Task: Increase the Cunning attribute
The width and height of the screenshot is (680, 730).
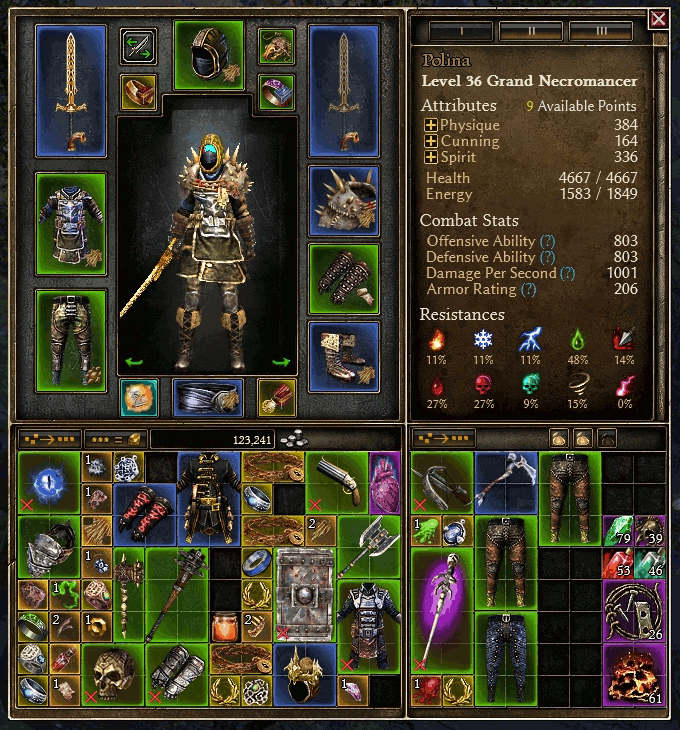Action: 431,142
